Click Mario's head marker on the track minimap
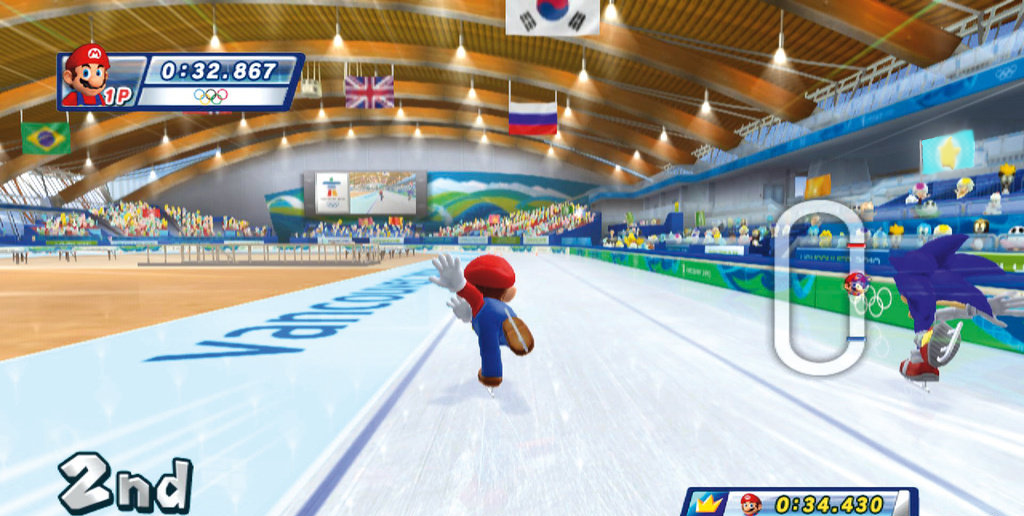This screenshot has height=516, width=1024. pyautogui.click(x=855, y=284)
